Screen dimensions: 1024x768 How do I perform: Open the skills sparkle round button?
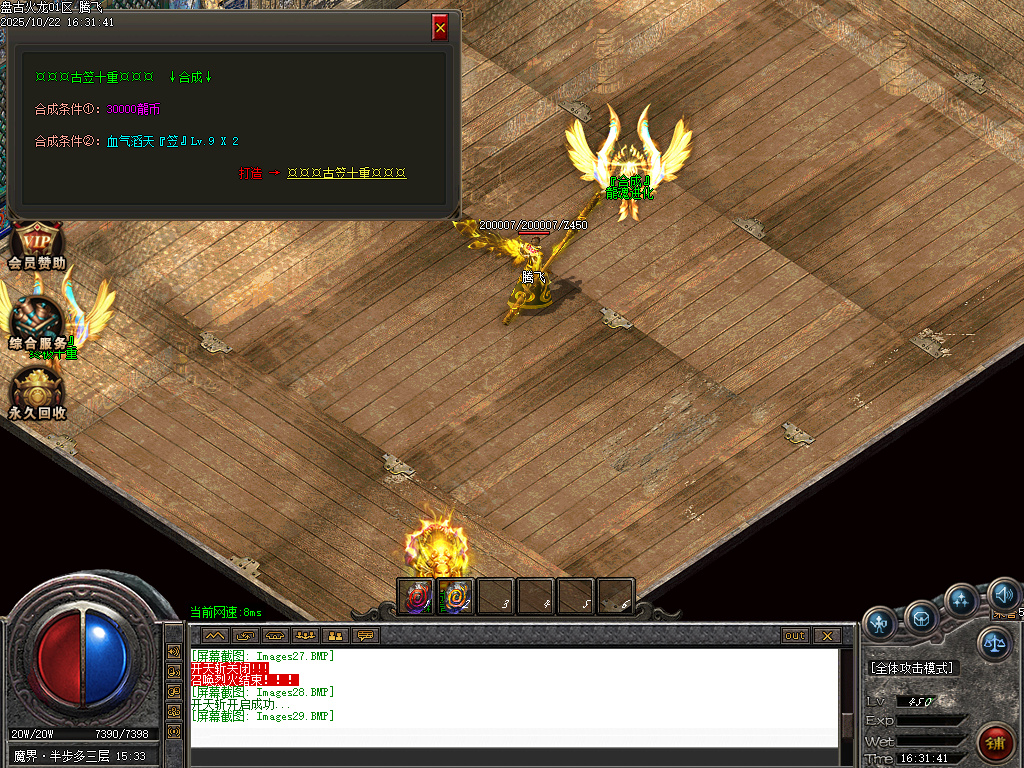pos(961,601)
